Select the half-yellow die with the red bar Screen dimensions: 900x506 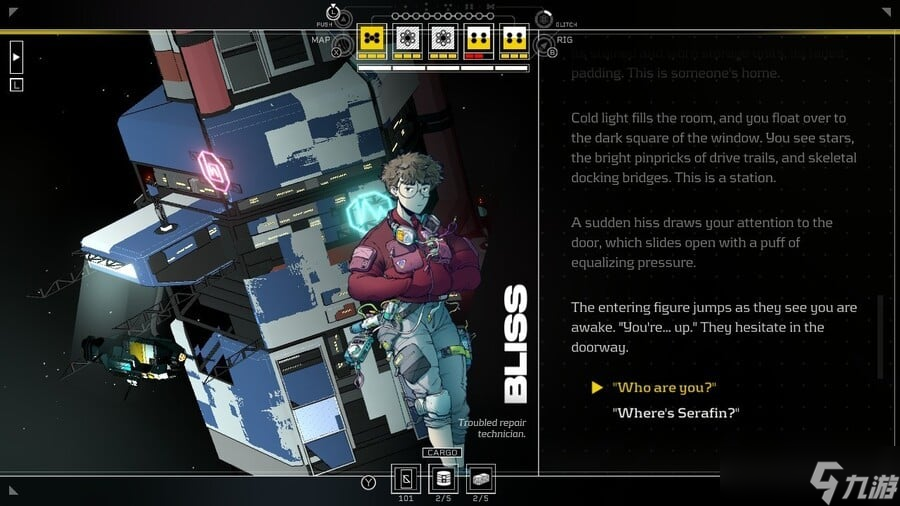pyautogui.click(x=477, y=40)
